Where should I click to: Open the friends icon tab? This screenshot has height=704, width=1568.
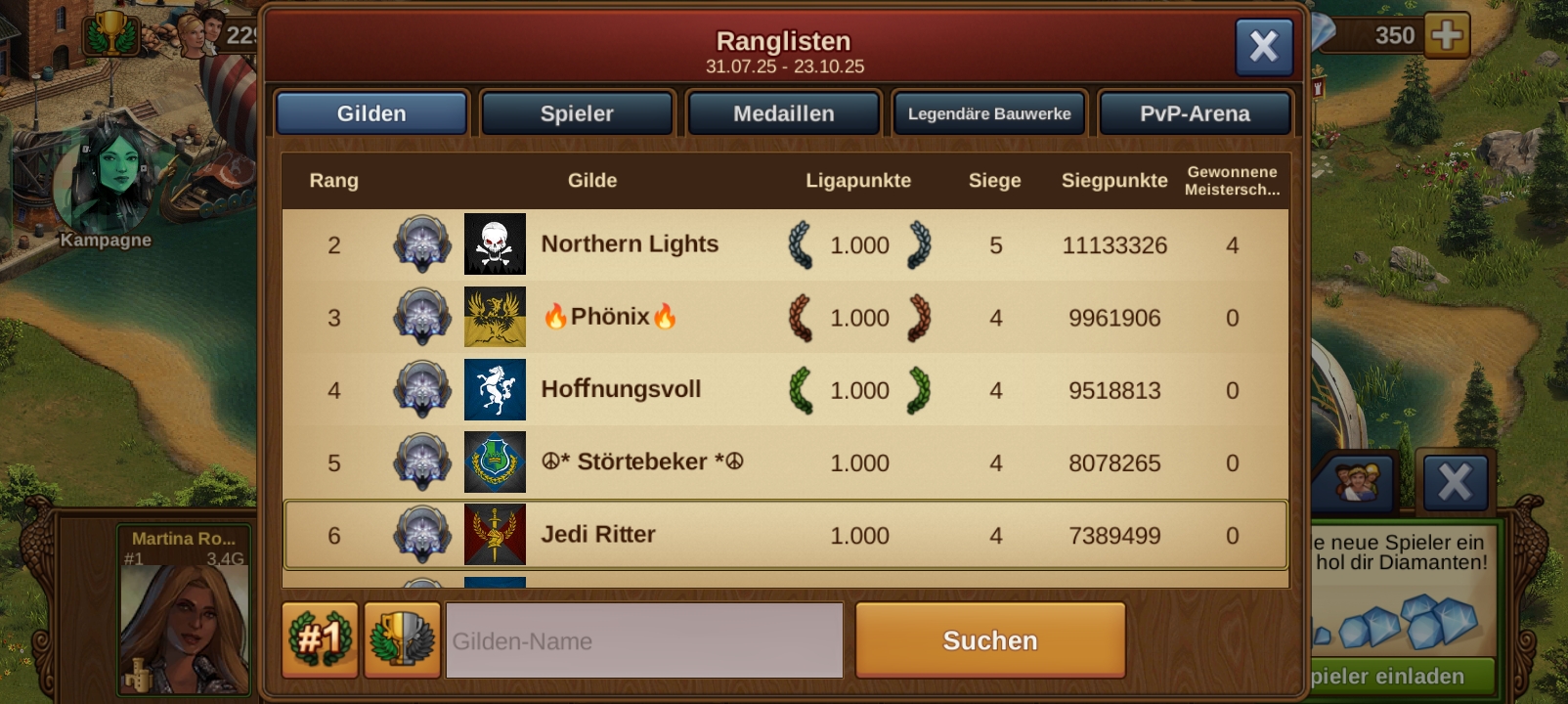1356,482
